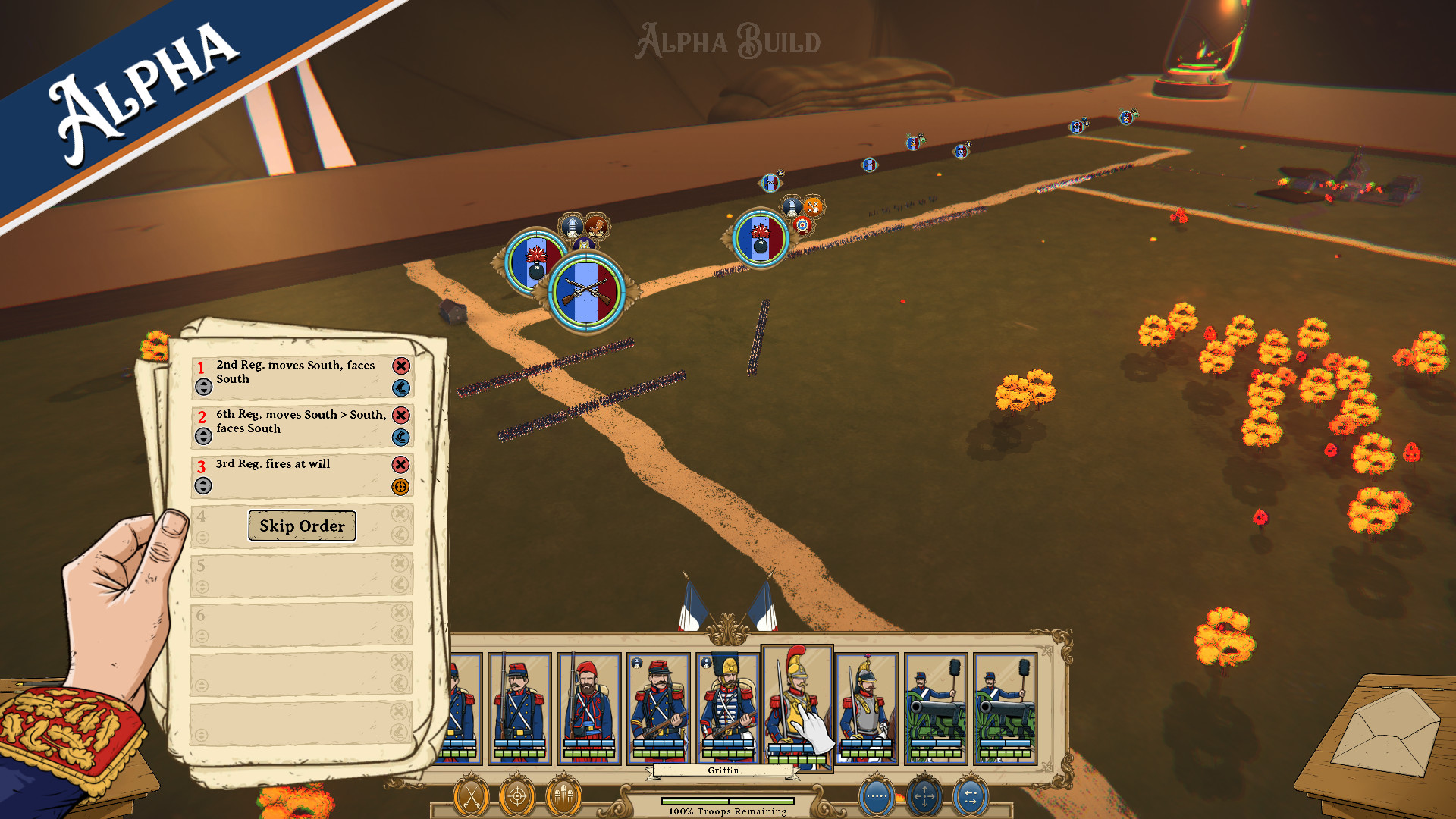Remove the 6th Reg. move order
This screenshot has width=1456, height=819.
(x=401, y=416)
